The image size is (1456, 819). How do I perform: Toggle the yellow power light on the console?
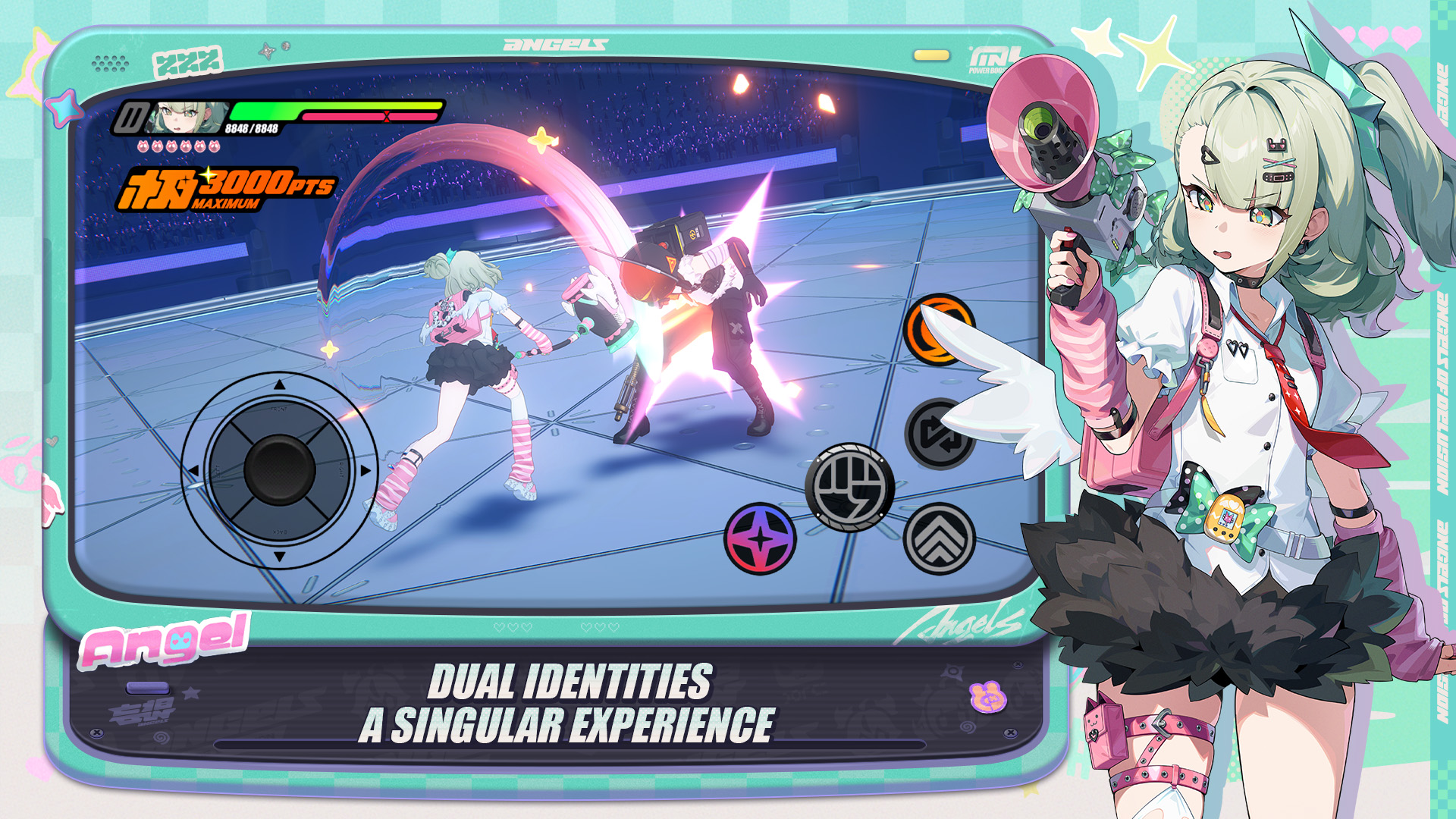point(930,53)
